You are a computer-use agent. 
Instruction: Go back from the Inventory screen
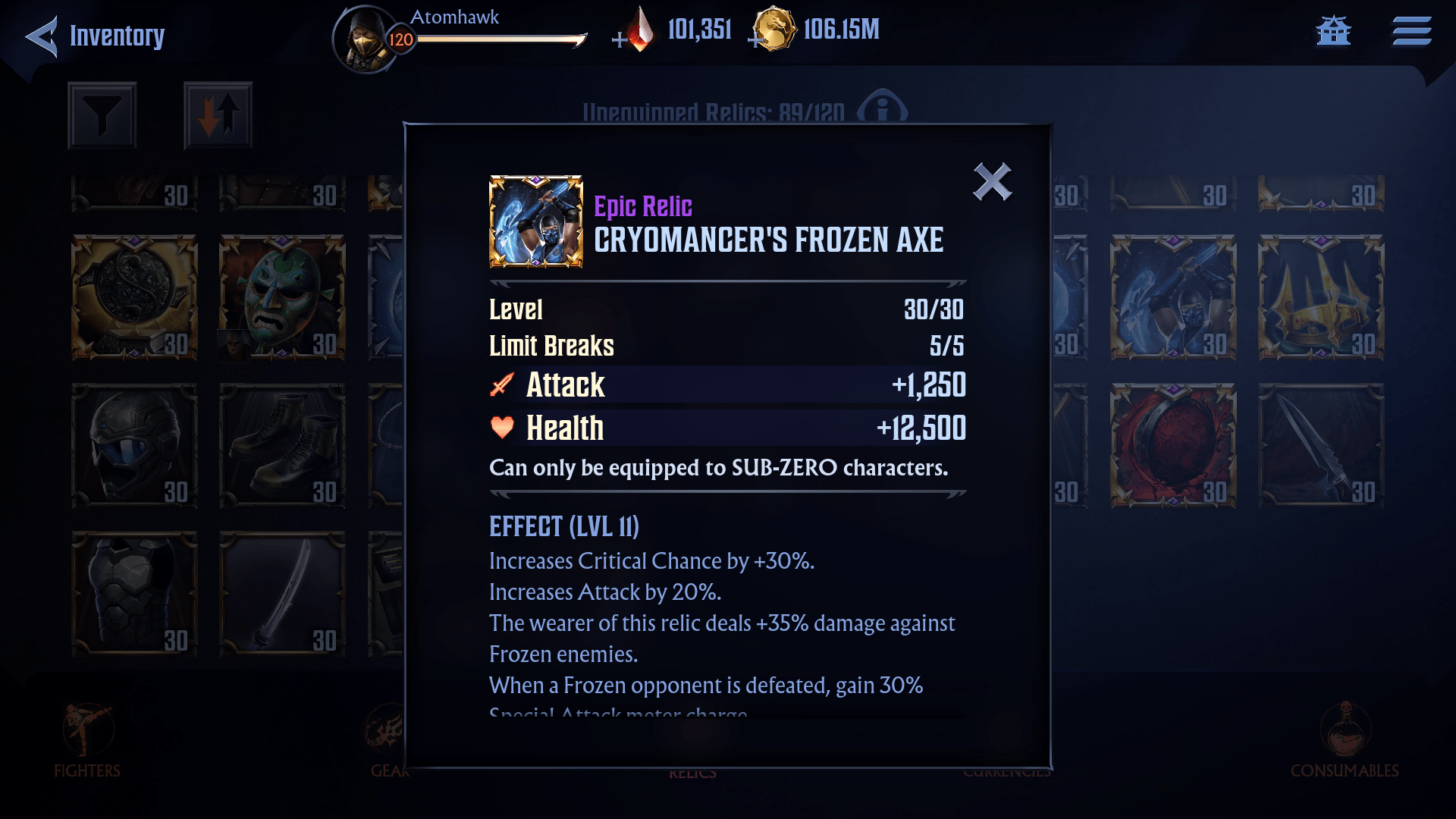coord(42,36)
